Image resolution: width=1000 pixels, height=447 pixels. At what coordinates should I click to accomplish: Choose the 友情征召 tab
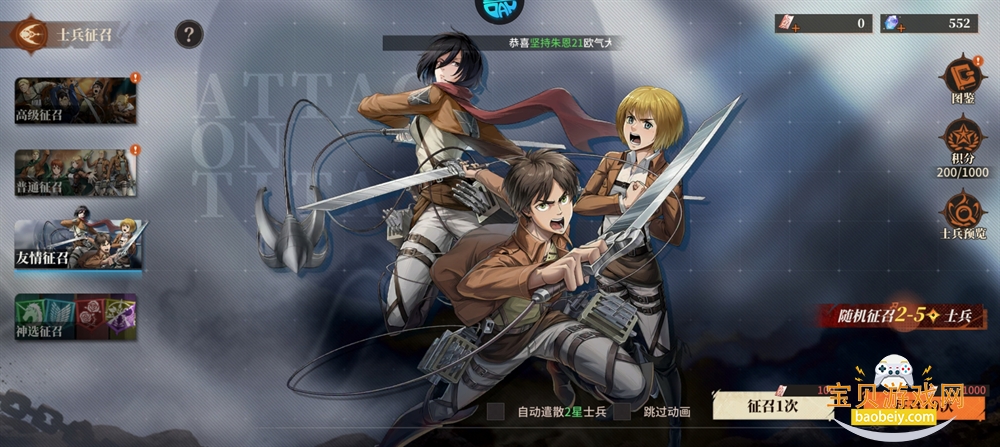click(x=75, y=244)
